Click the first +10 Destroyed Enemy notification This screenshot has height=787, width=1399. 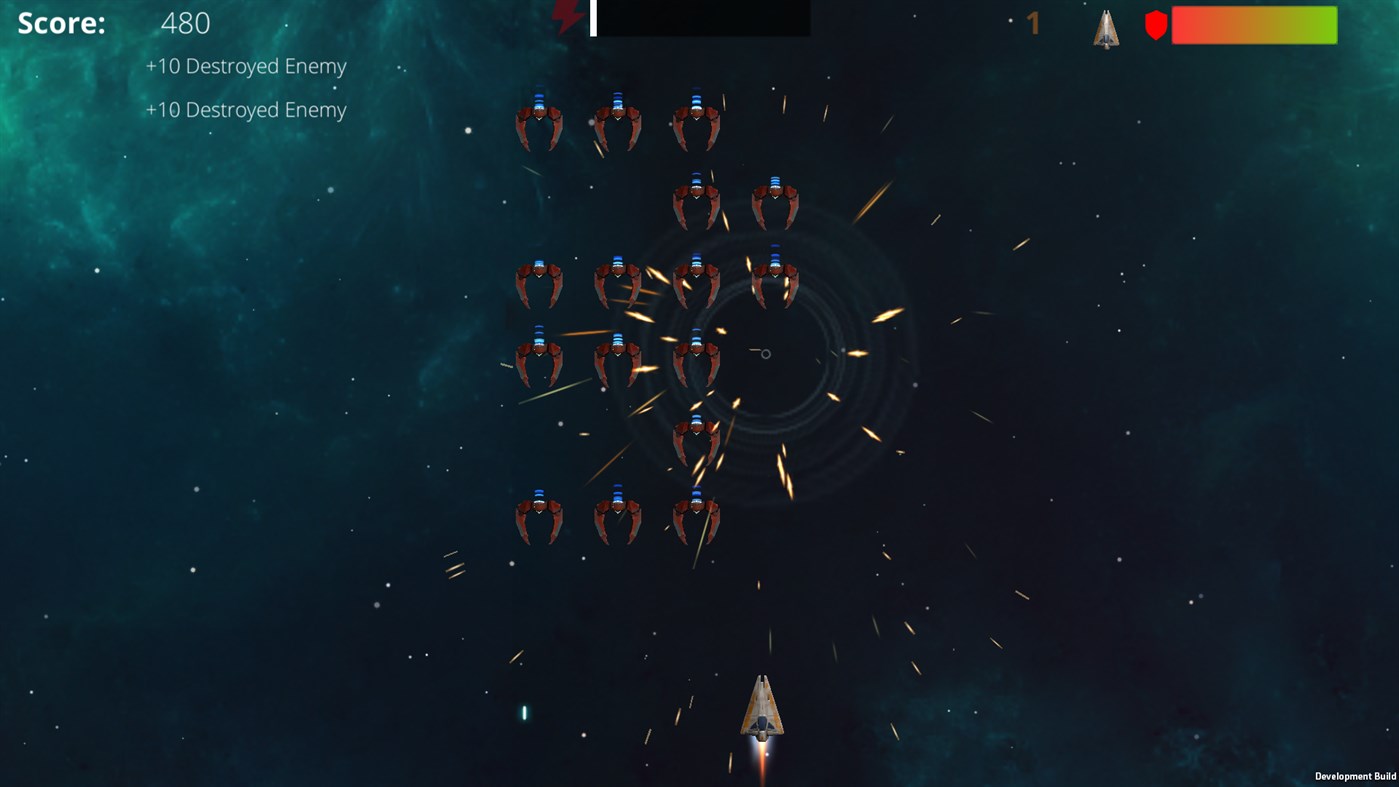245,65
